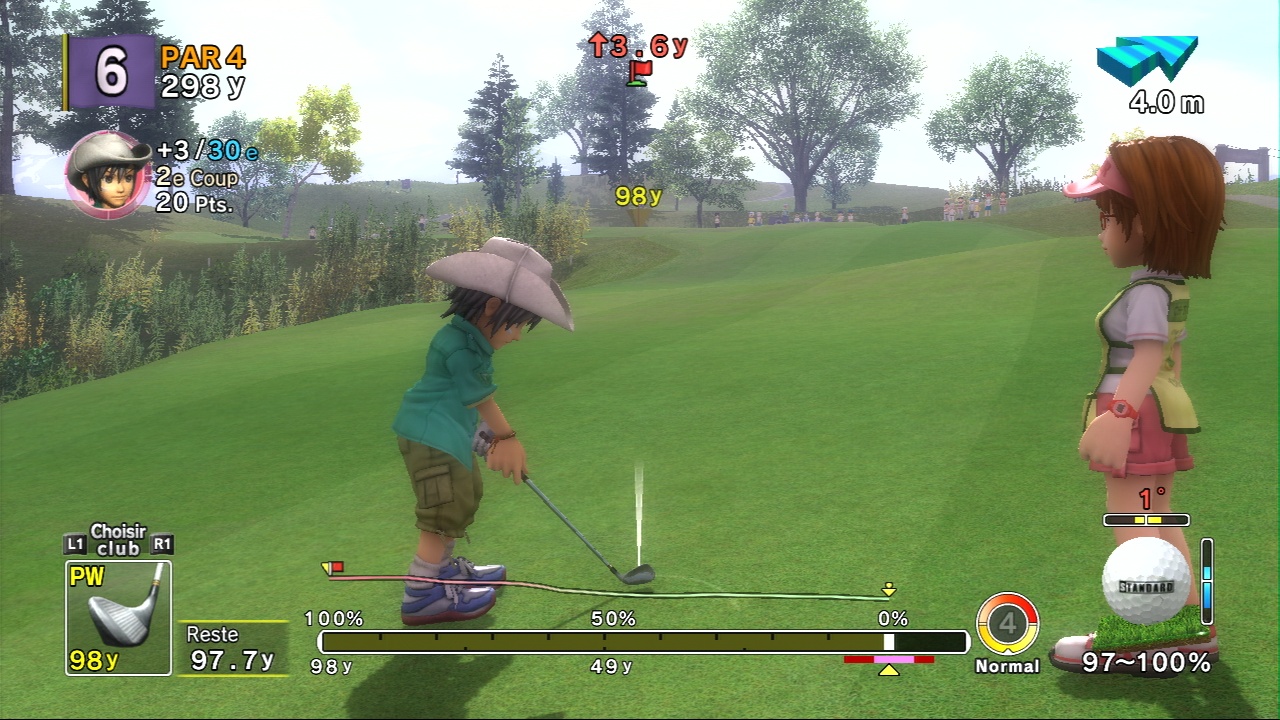Click the lie slope indicator bar
Image resolution: width=1280 pixels, height=720 pixels.
[x=1146, y=520]
